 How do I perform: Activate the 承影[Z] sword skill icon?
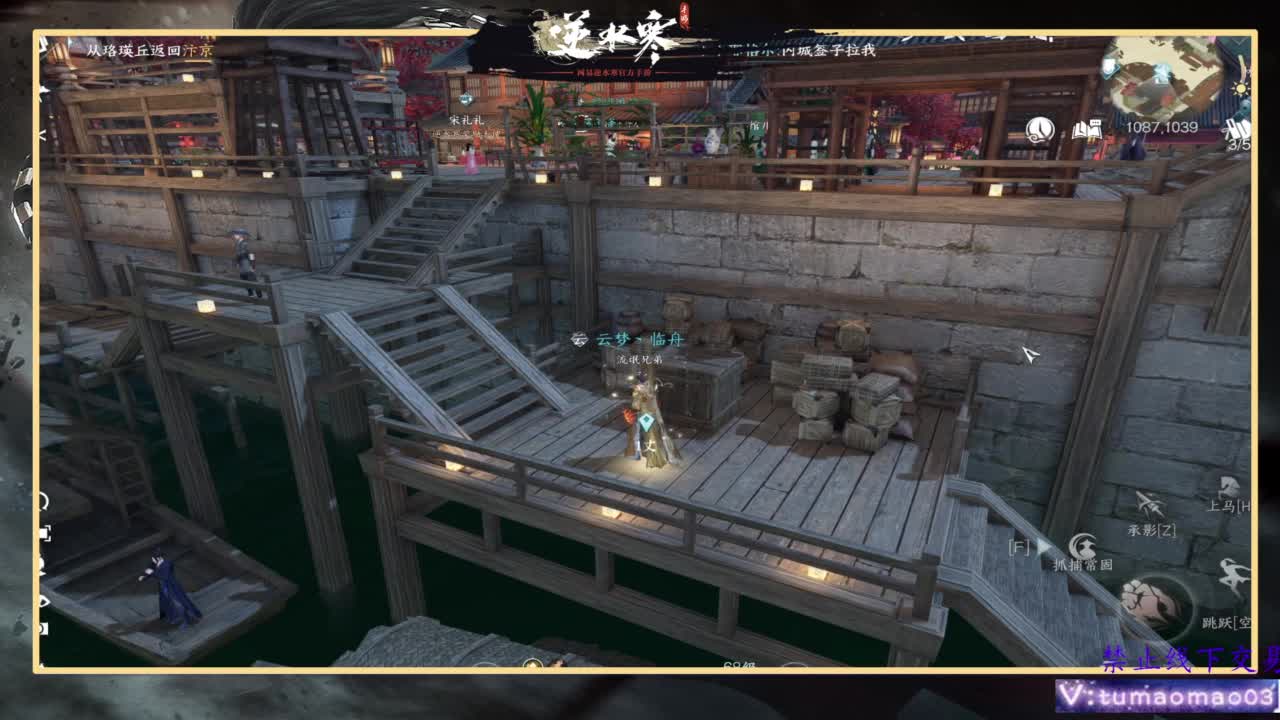pos(1149,505)
